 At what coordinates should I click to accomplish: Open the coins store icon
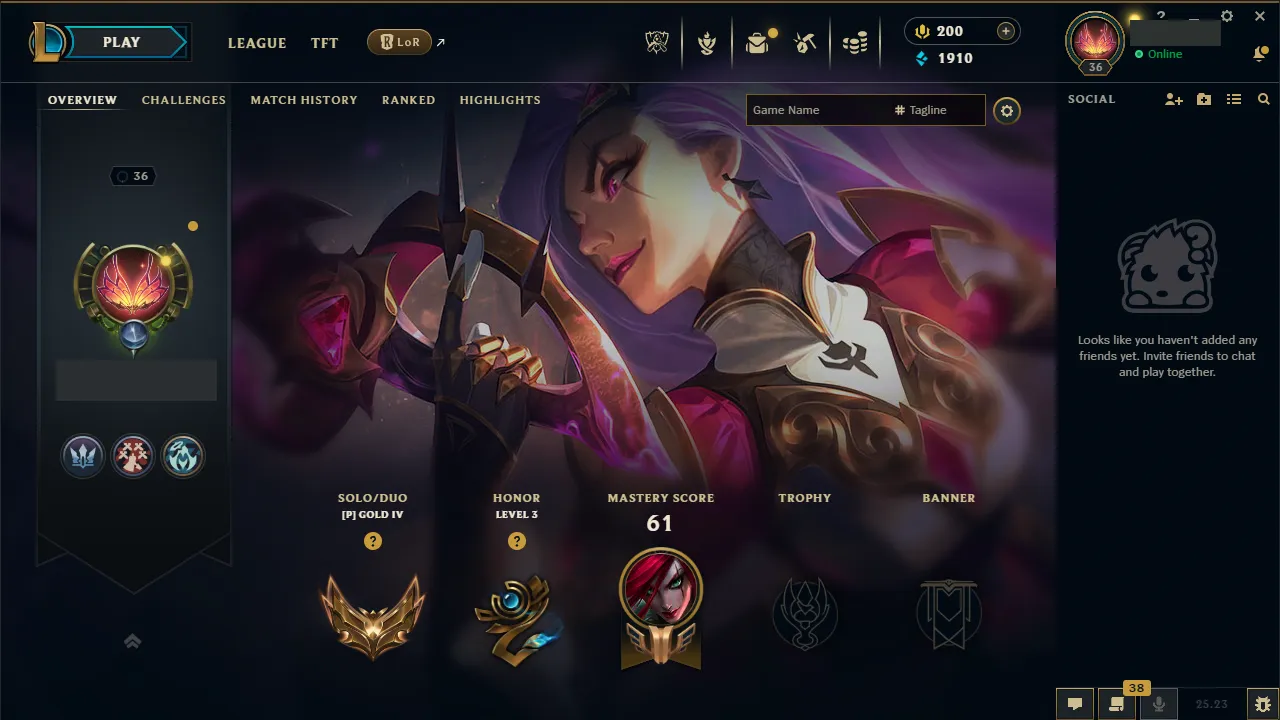coord(855,41)
